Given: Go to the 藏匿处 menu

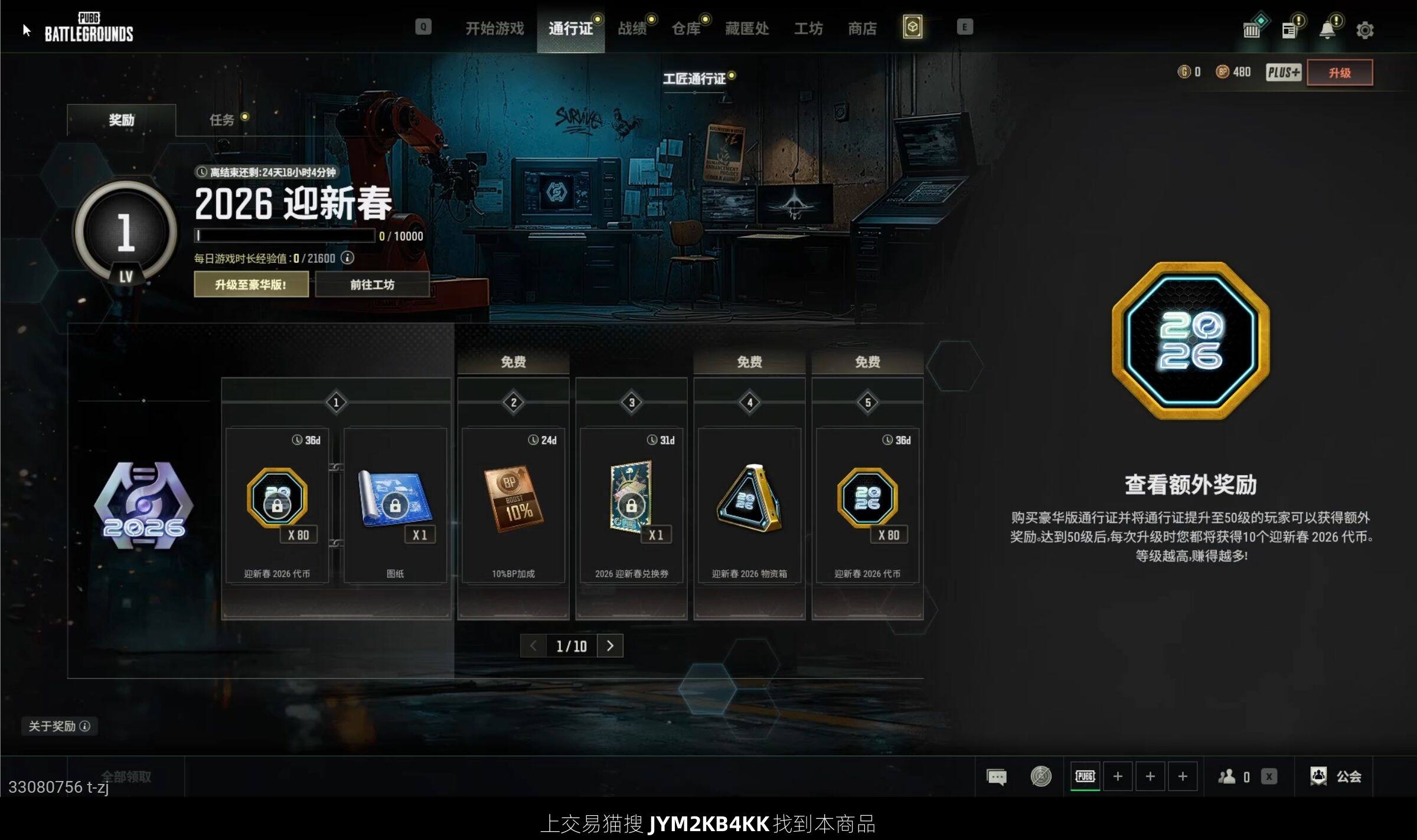Looking at the screenshot, I should coord(747,28).
